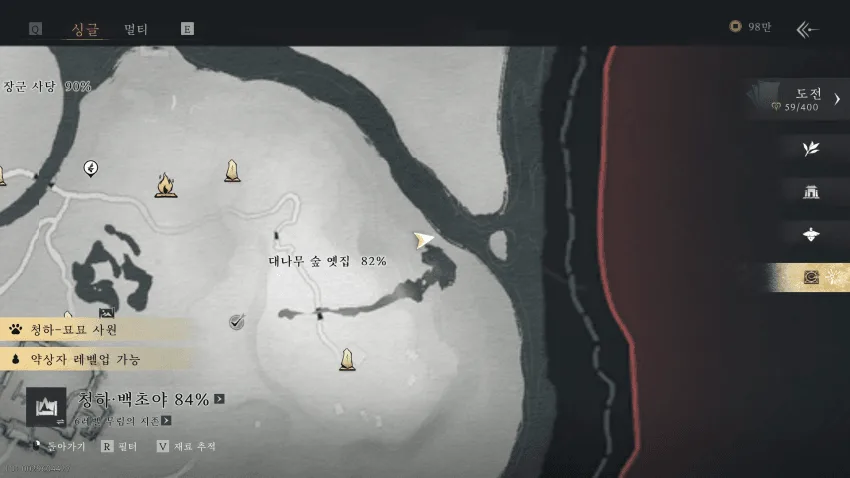This screenshot has height=478, width=850.
Task: Select the leaf sprig category icon
Action: (811, 149)
